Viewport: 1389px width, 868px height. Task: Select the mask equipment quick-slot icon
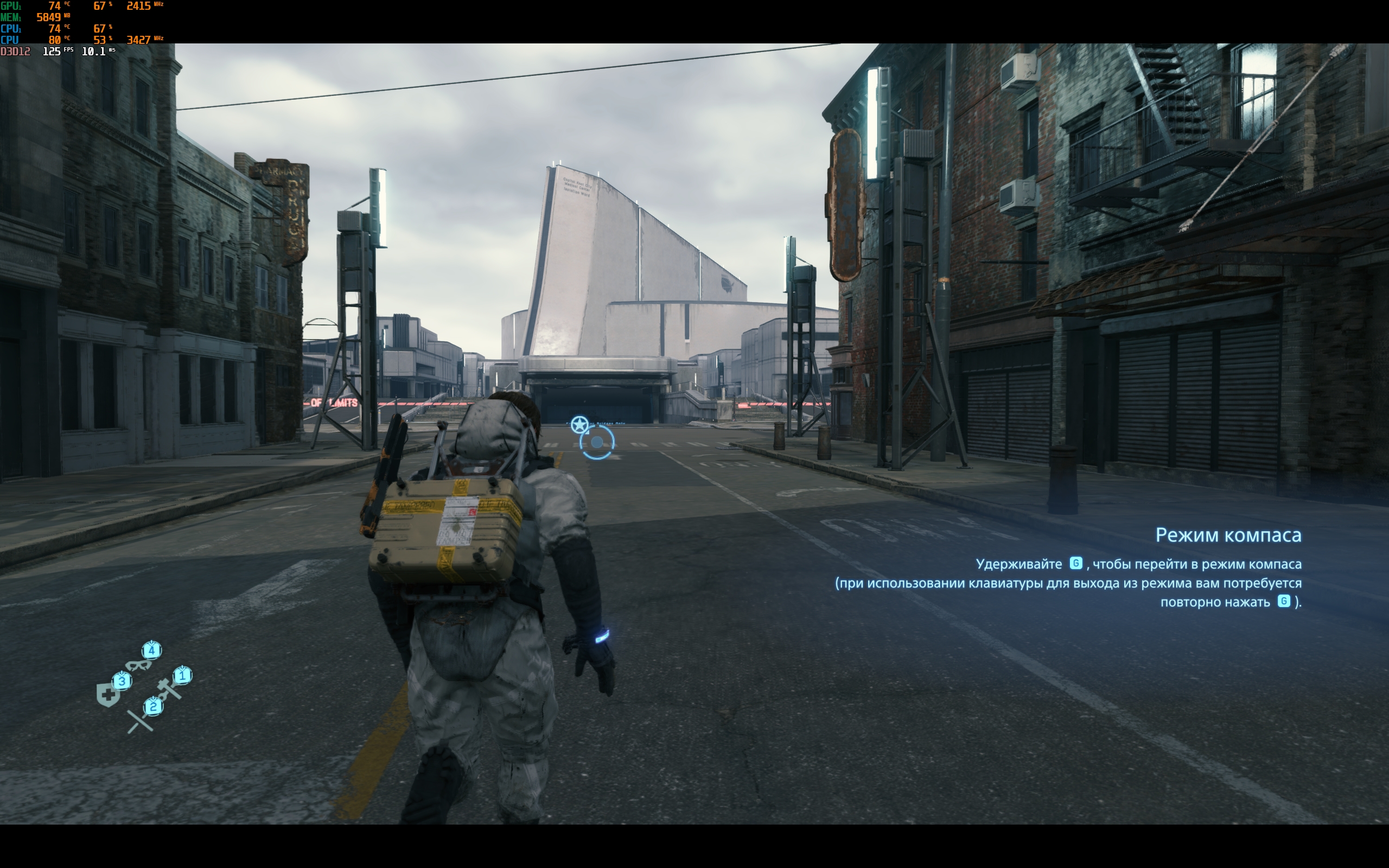tap(138, 665)
